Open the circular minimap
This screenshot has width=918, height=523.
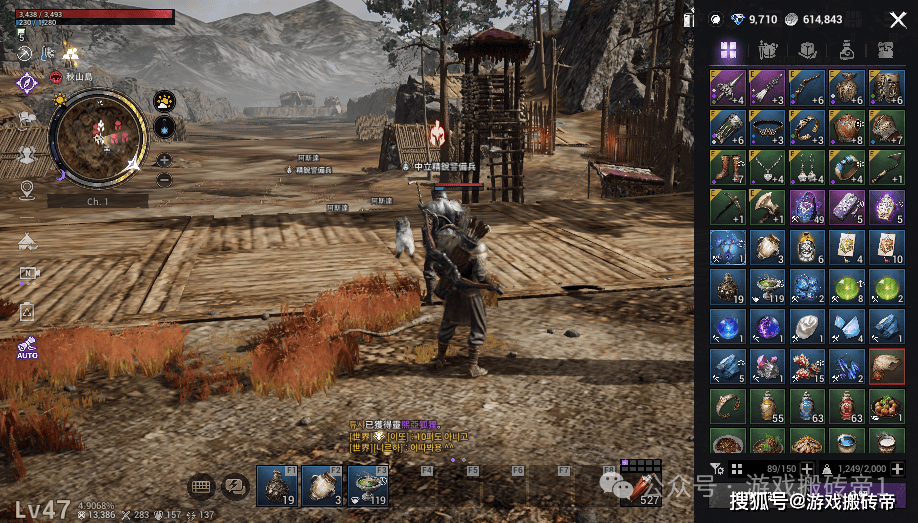pyautogui.click(x=99, y=137)
